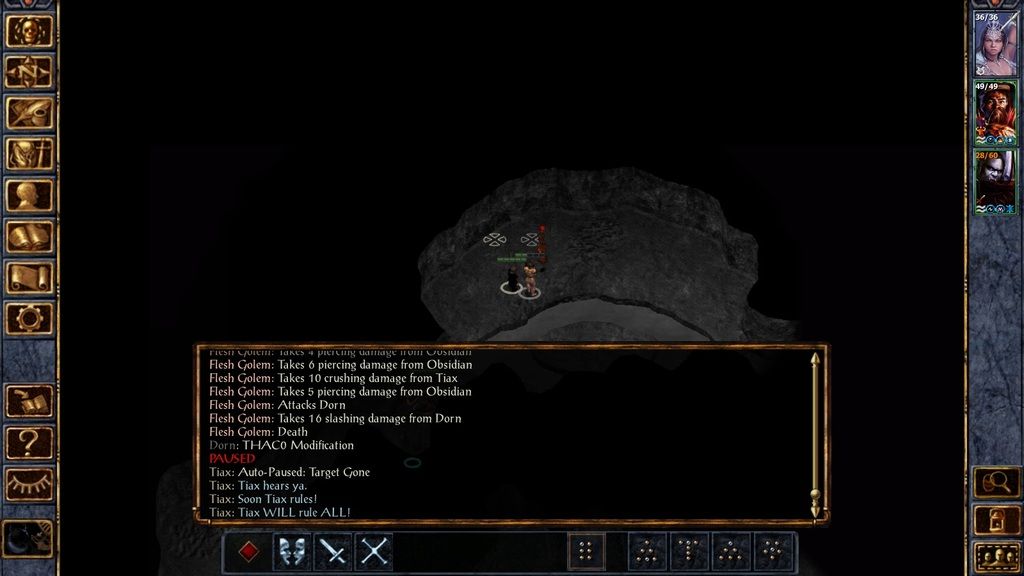The height and width of the screenshot is (576, 1024).
Task: Select the white-haired woman's portrait
Action: pos(995,45)
